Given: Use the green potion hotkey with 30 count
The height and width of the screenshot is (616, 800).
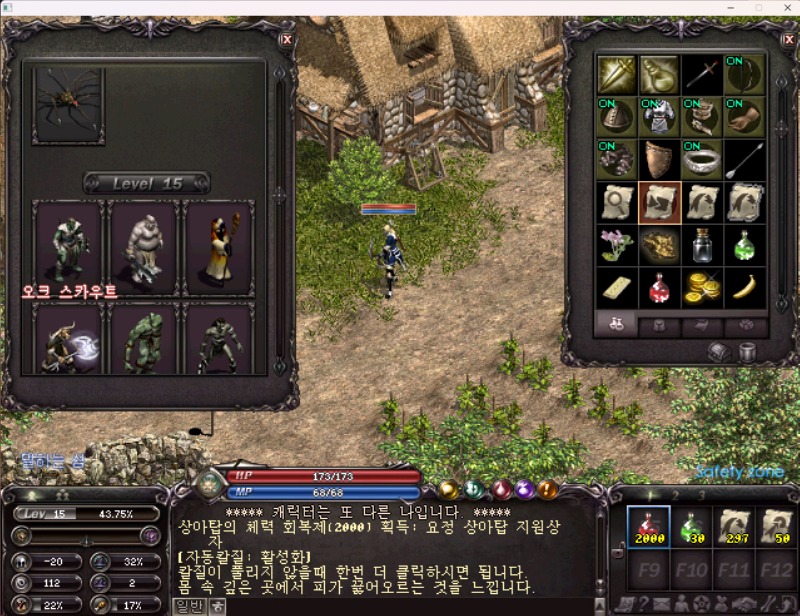Looking at the screenshot, I should [x=692, y=527].
